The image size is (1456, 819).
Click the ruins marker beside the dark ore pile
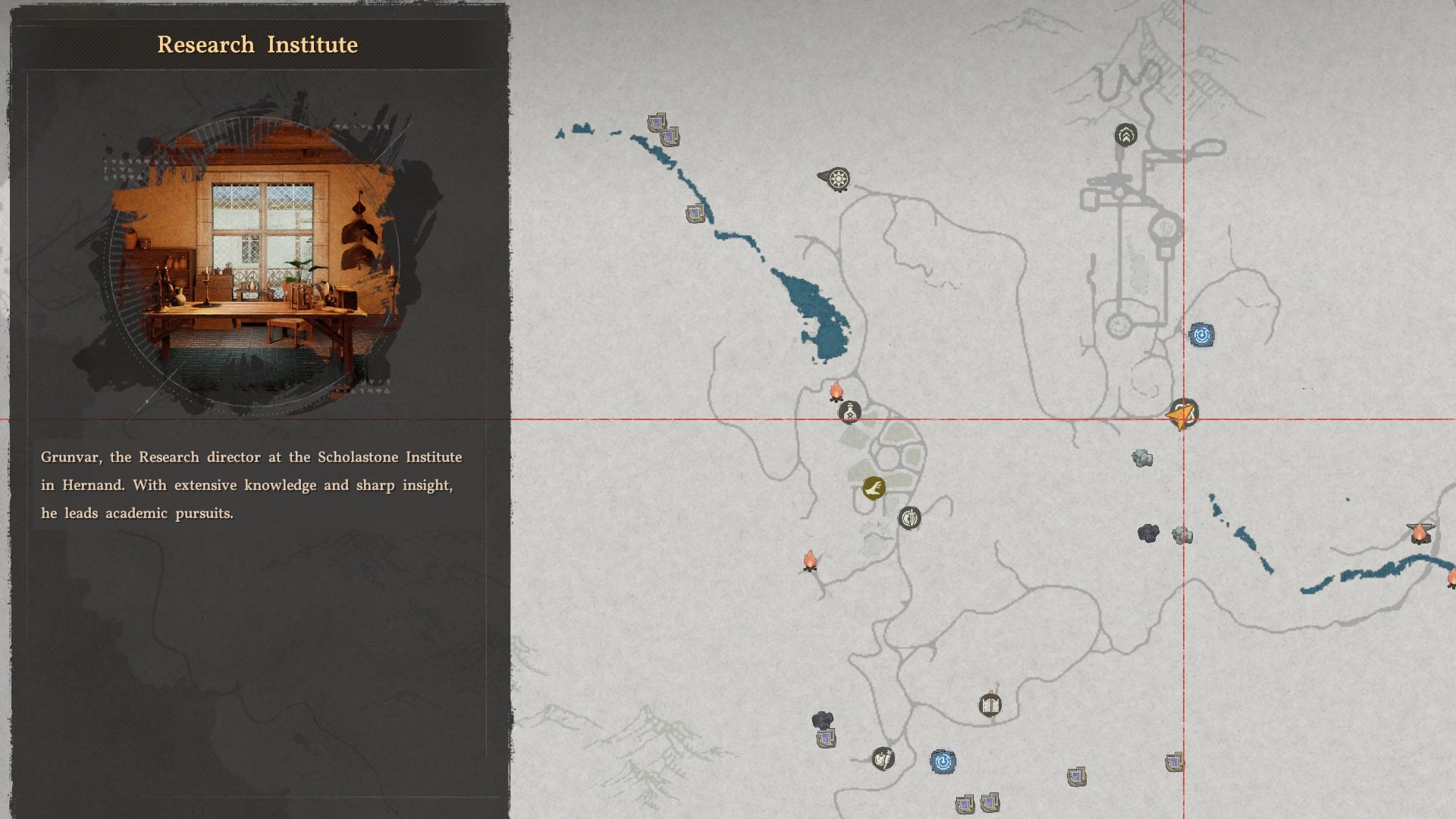[x=826, y=739]
